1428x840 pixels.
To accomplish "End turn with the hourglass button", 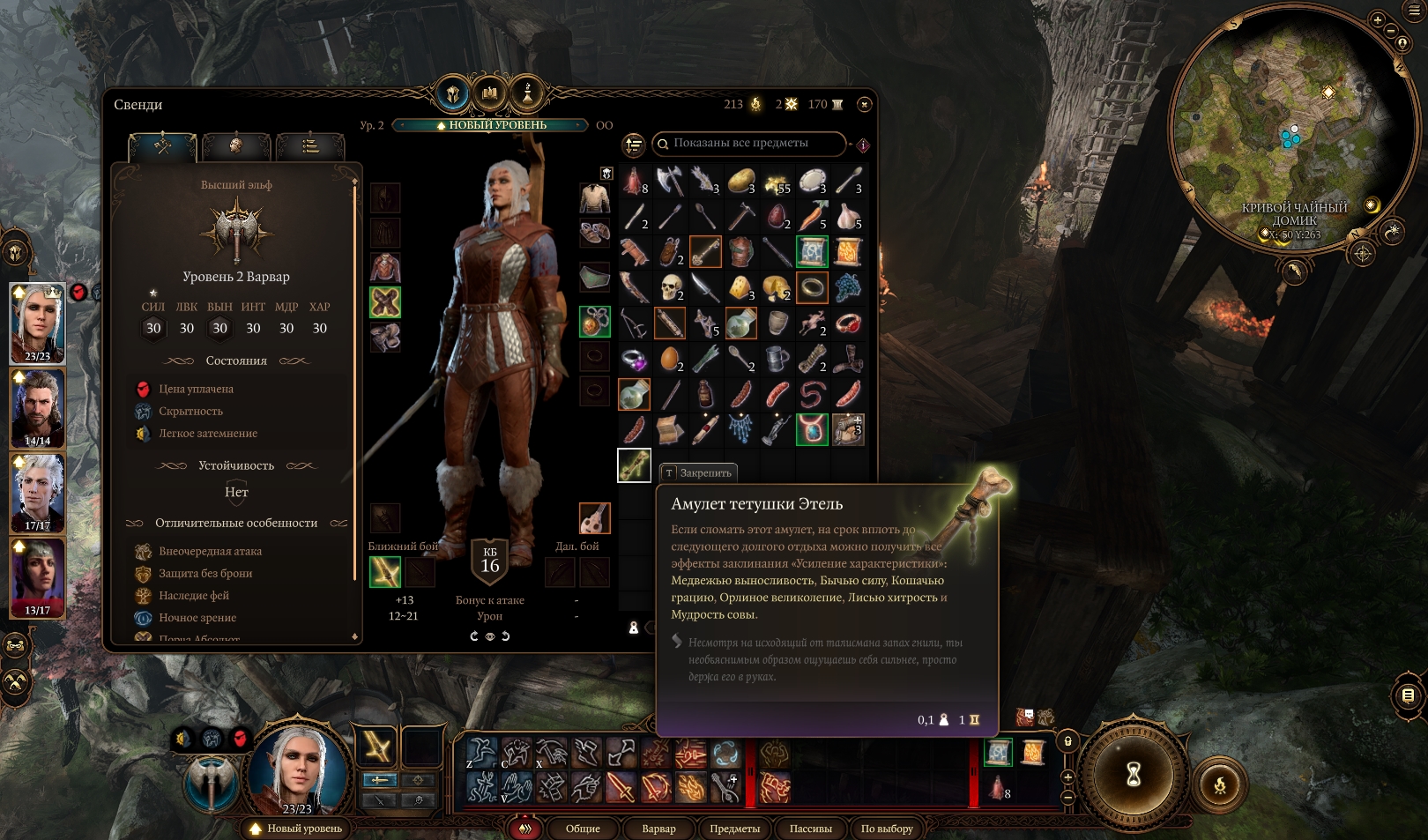I will [1134, 775].
